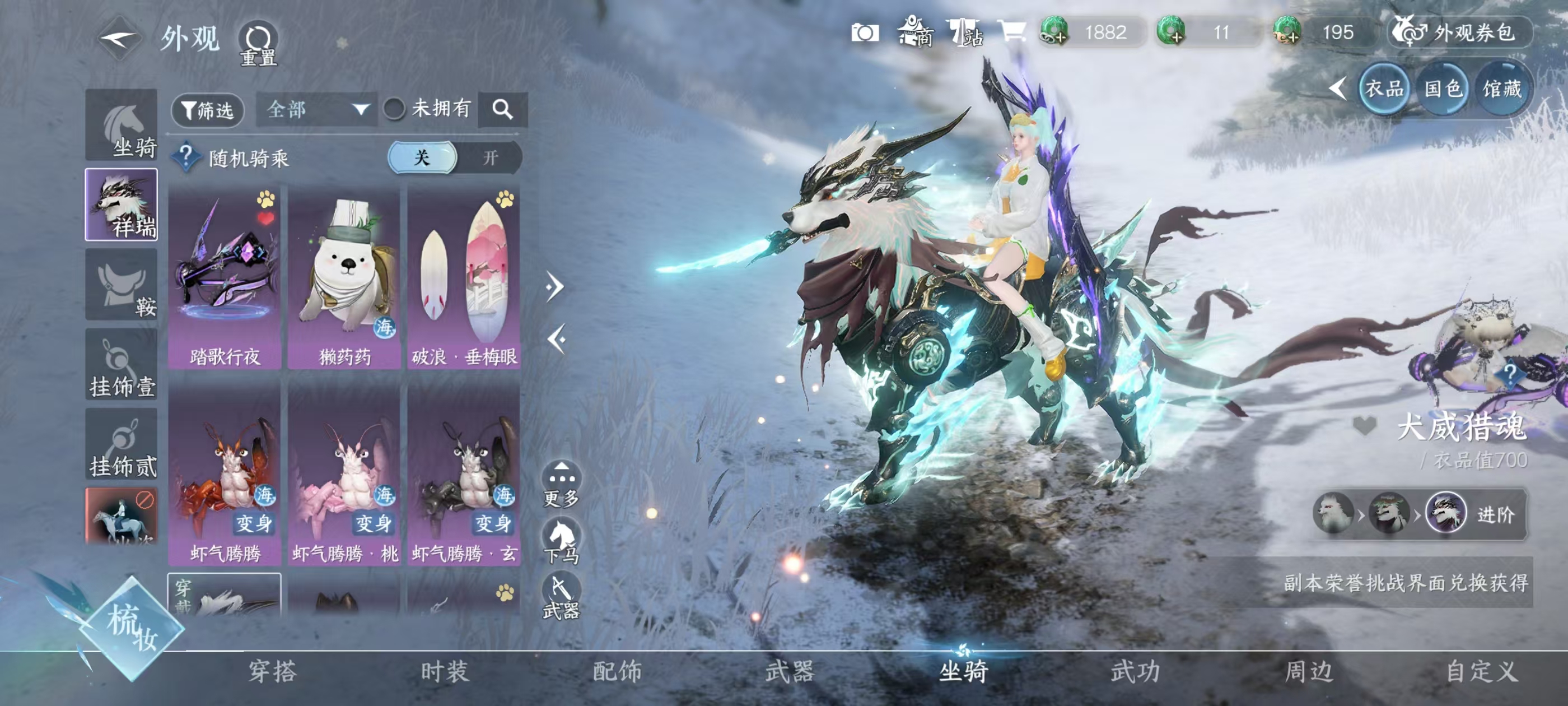This screenshot has width=1568, height=706.
Task: Pick the 虾气腾腾·桃 mount card
Action: [344, 475]
